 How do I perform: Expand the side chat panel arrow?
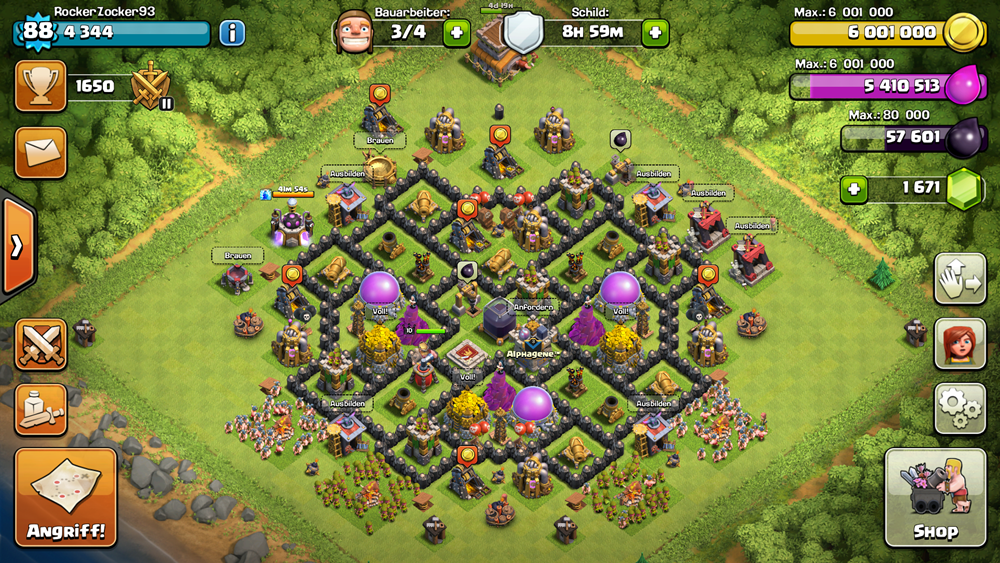[17, 246]
